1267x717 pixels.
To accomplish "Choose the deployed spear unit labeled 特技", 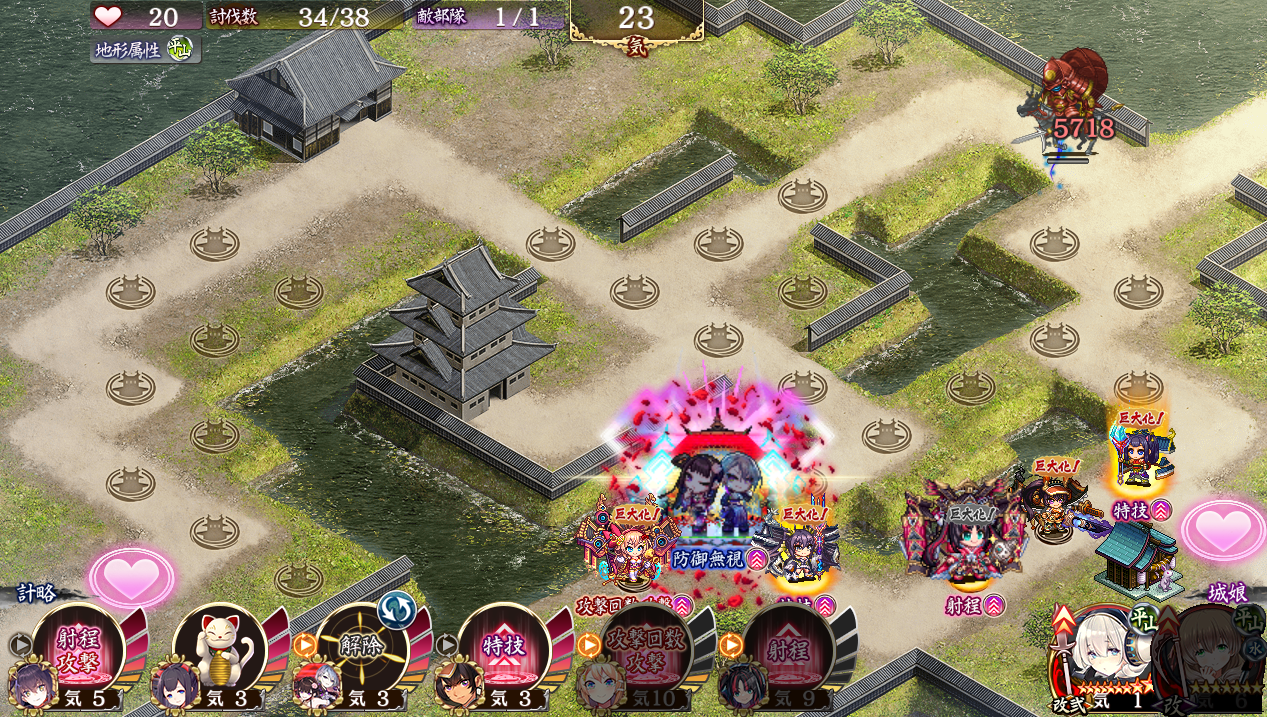I will tap(1138, 462).
